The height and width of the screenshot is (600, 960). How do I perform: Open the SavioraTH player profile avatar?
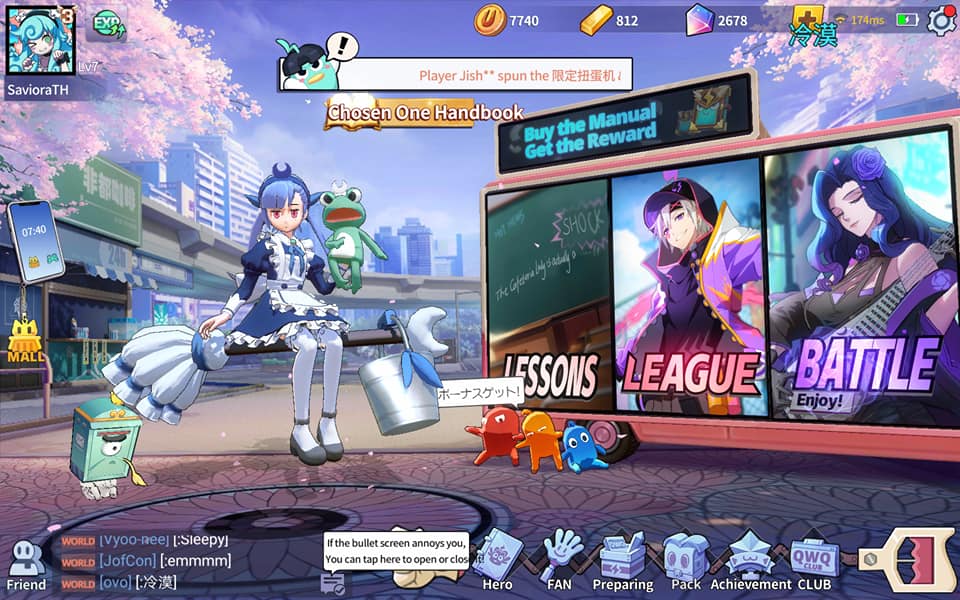pos(41,39)
